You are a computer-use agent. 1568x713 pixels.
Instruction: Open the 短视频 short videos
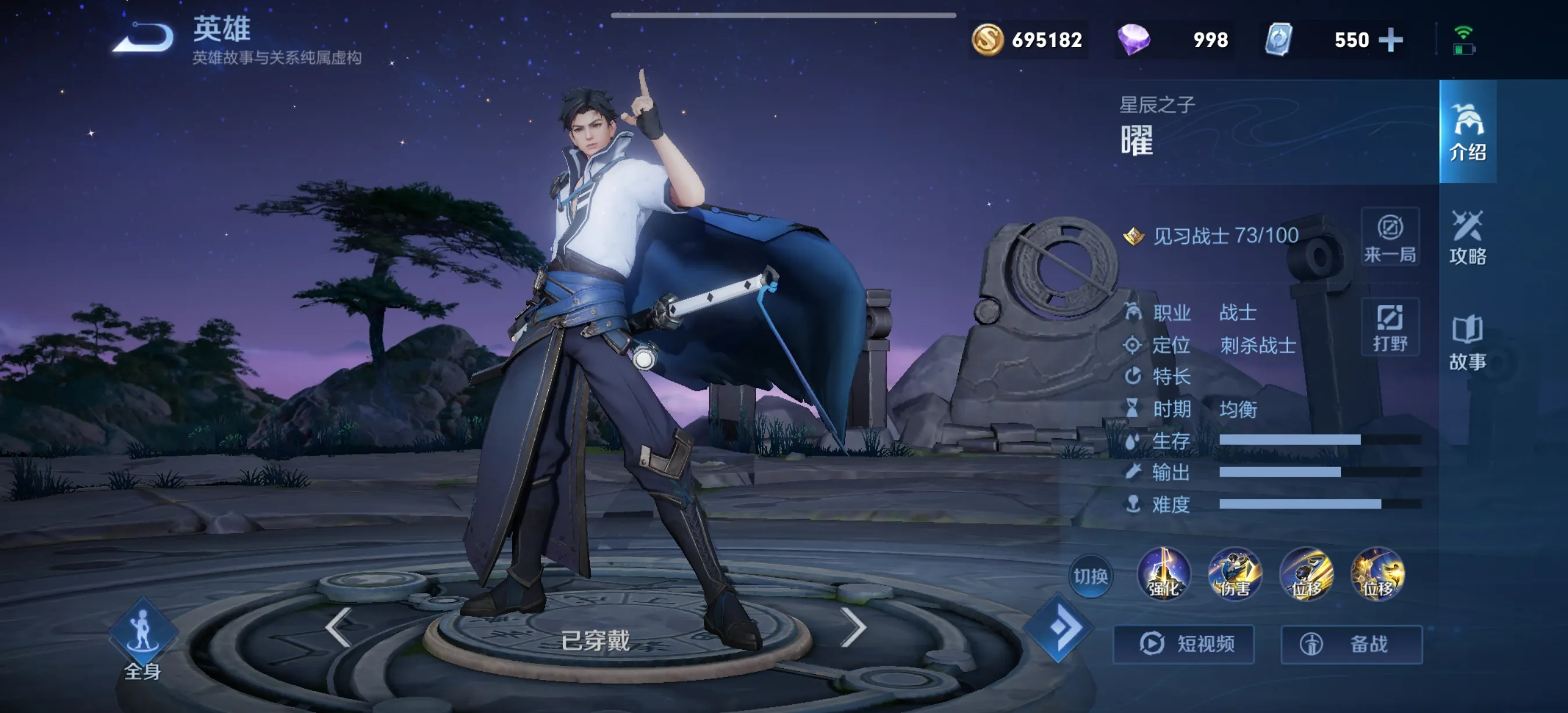(1184, 644)
